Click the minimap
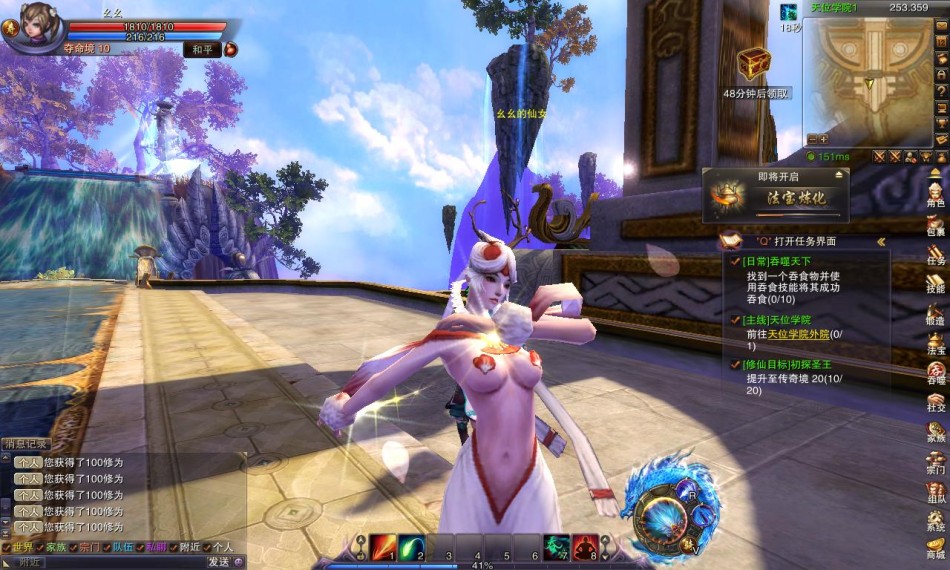 pyautogui.click(x=868, y=75)
